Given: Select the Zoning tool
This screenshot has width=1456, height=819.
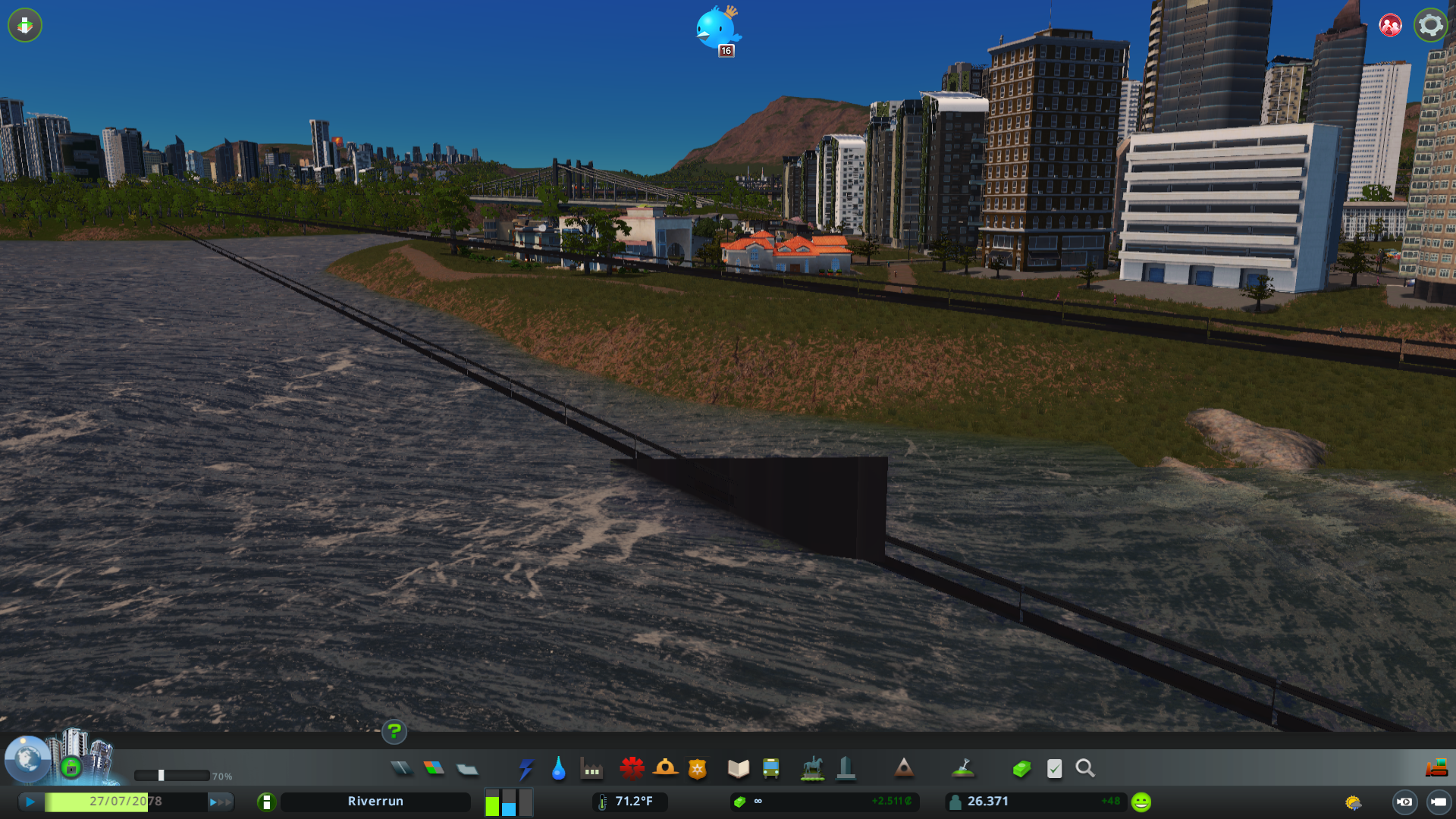Looking at the screenshot, I should (x=434, y=768).
